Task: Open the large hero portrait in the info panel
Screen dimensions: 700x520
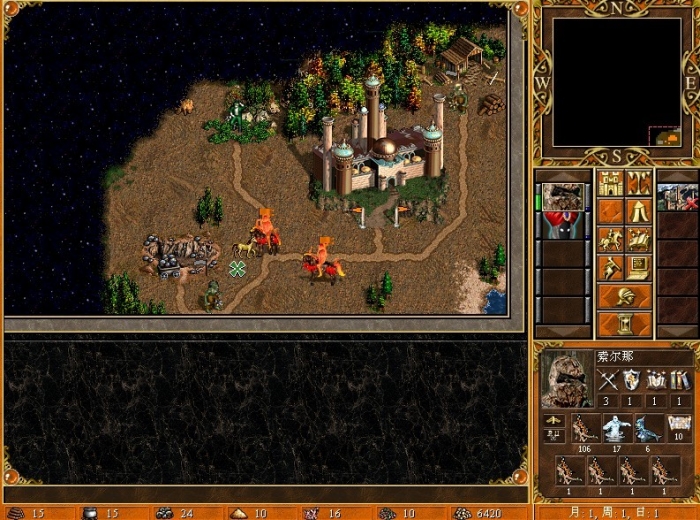Action: click(566, 379)
